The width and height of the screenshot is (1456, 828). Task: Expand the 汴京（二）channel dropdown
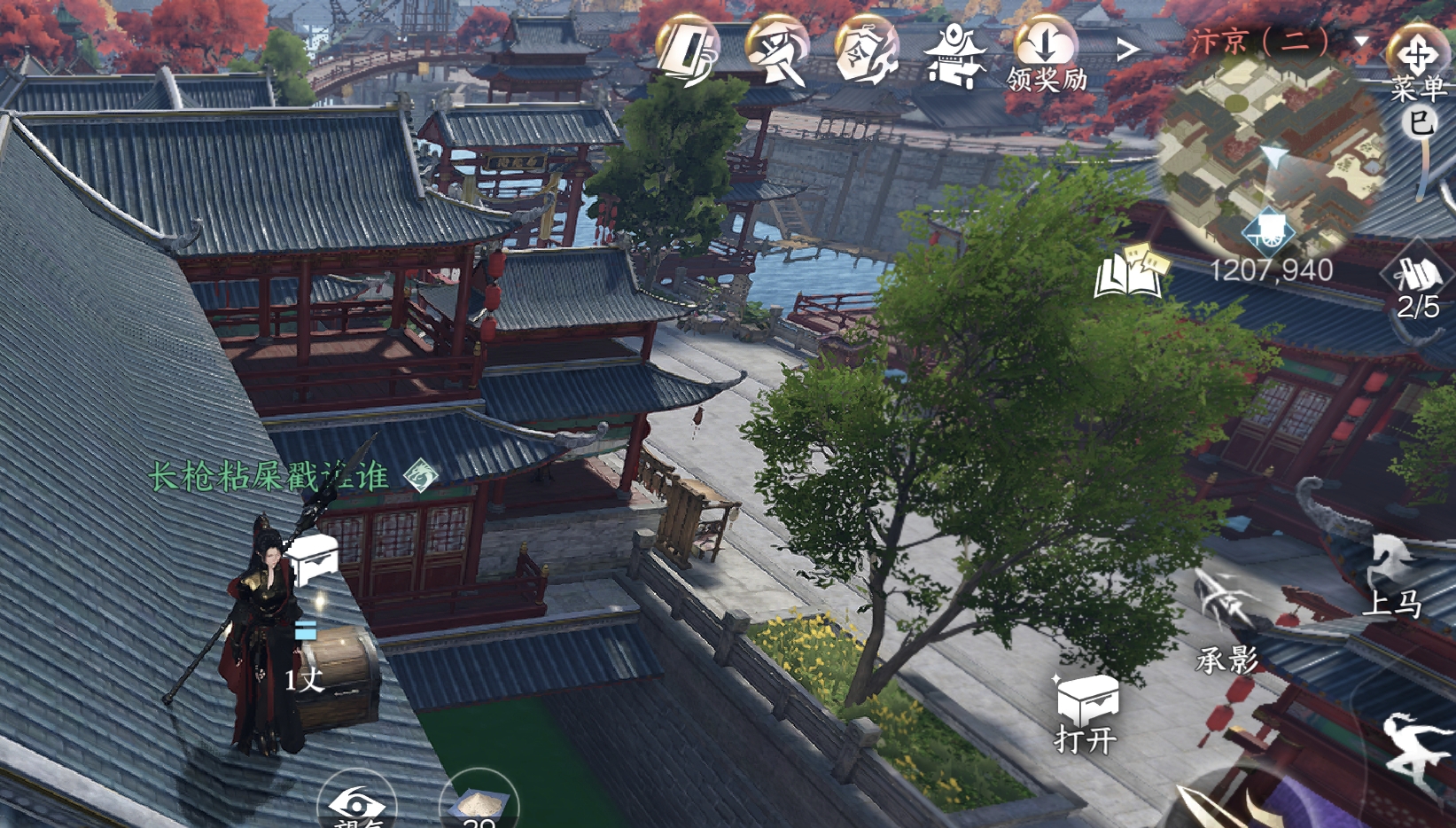(1361, 42)
